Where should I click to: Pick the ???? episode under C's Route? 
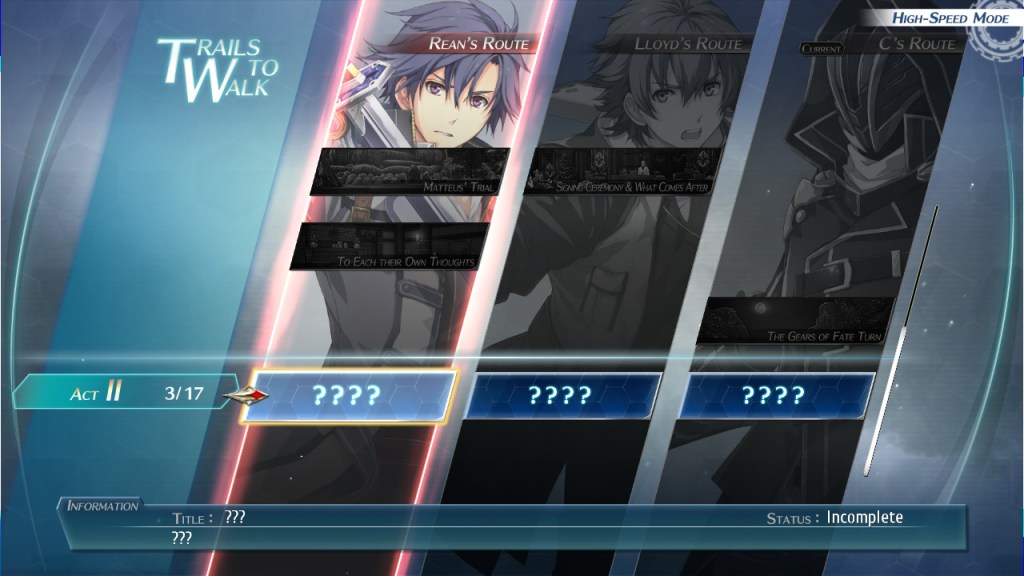pos(775,395)
